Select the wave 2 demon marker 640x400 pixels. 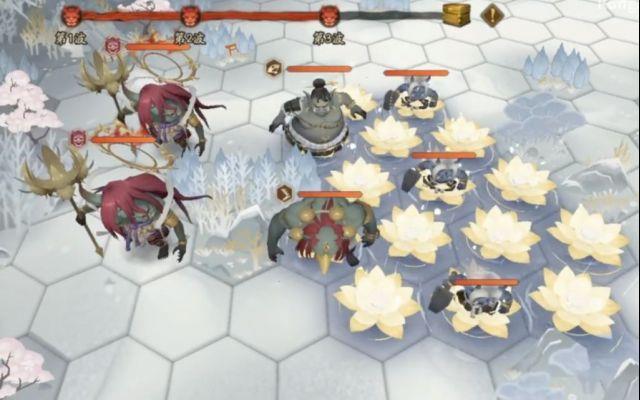[189, 16]
